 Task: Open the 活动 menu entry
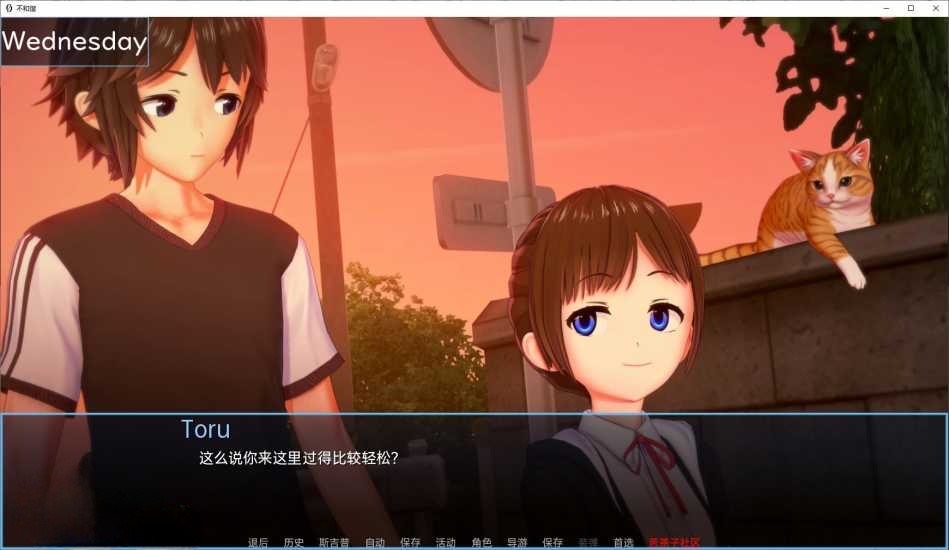[x=445, y=543]
